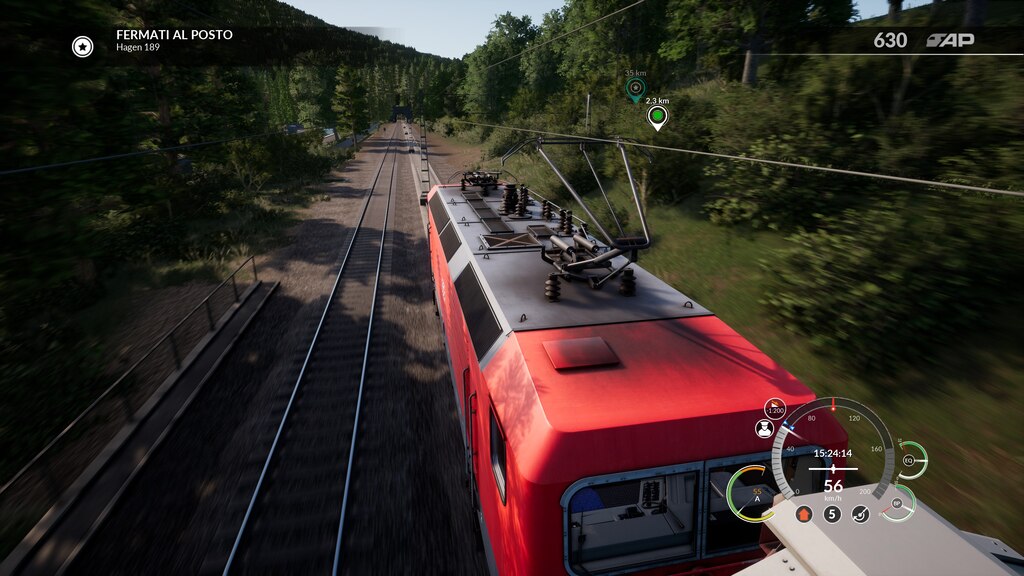This screenshot has height=576, width=1024.
Task: Click the star objective icon beside Fermati al posto
Action: 82,46
